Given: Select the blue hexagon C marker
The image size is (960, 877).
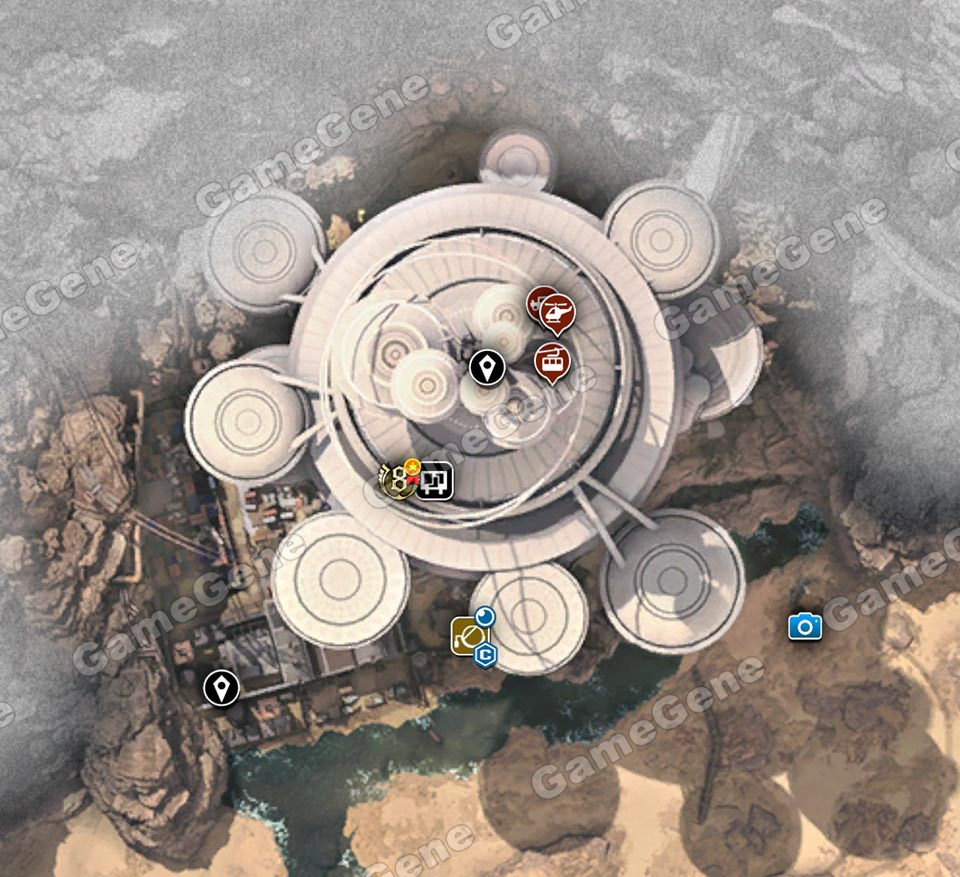Looking at the screenshot, I should pos(485,655).
